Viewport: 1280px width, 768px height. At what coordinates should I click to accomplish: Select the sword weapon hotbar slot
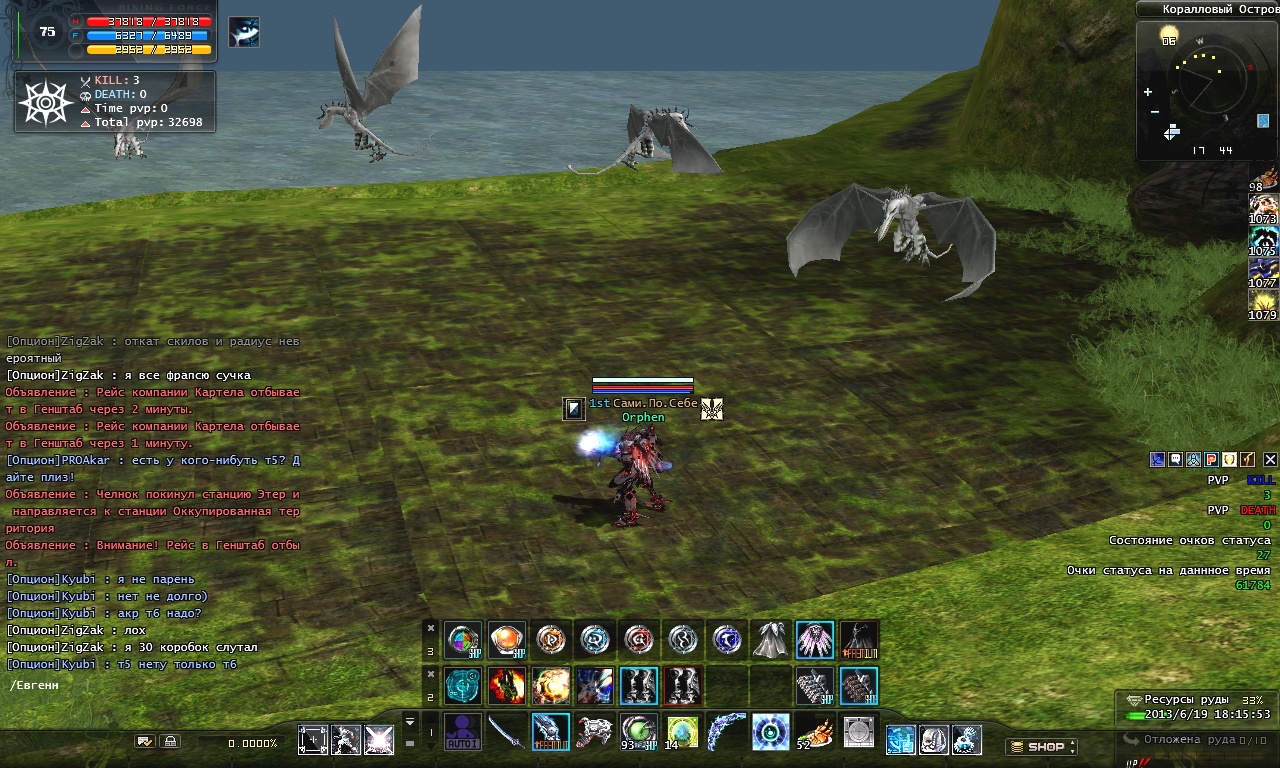tap(506, 732)
